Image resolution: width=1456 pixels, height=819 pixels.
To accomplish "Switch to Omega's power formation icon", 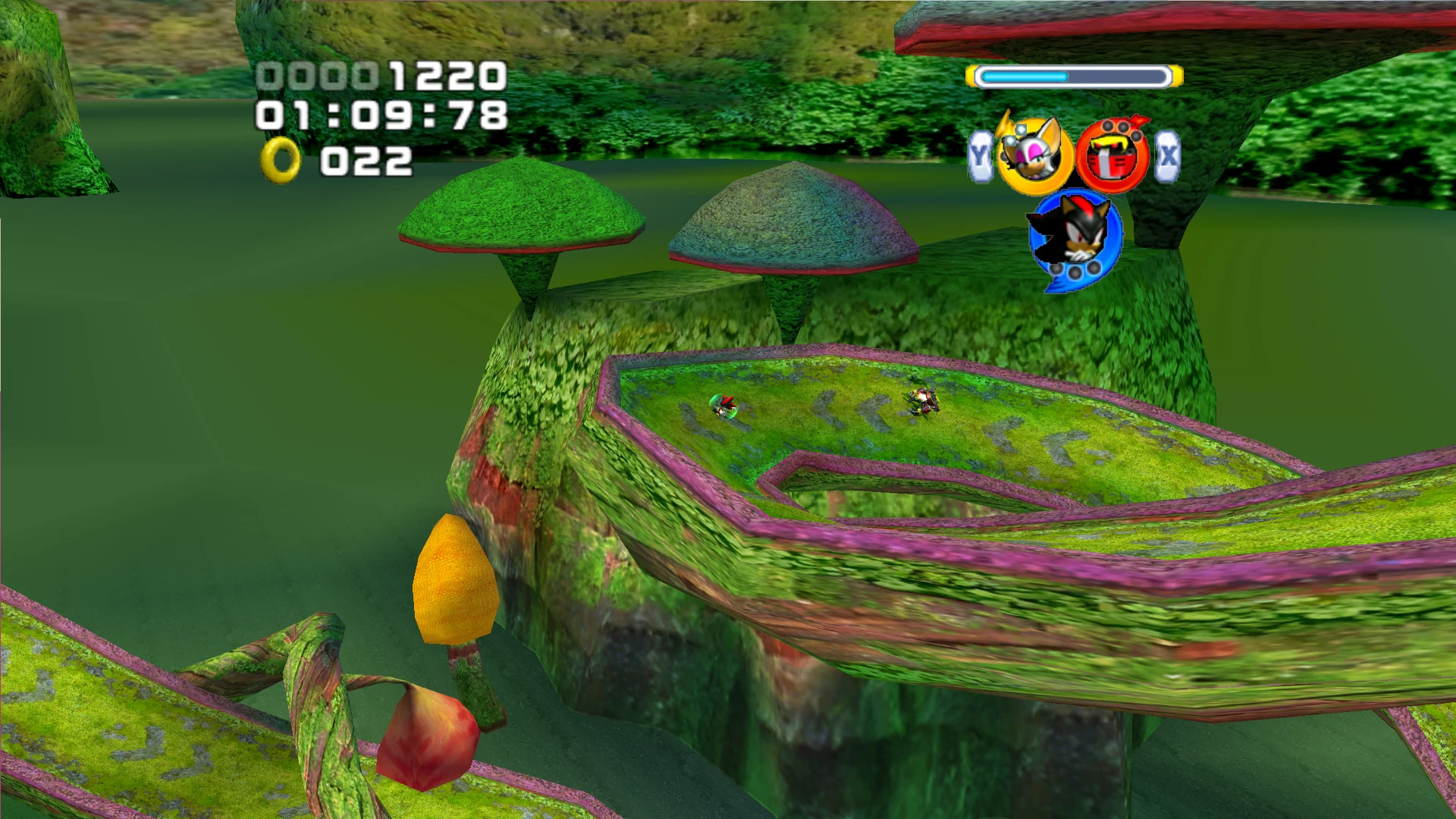I will (1112, 157).
